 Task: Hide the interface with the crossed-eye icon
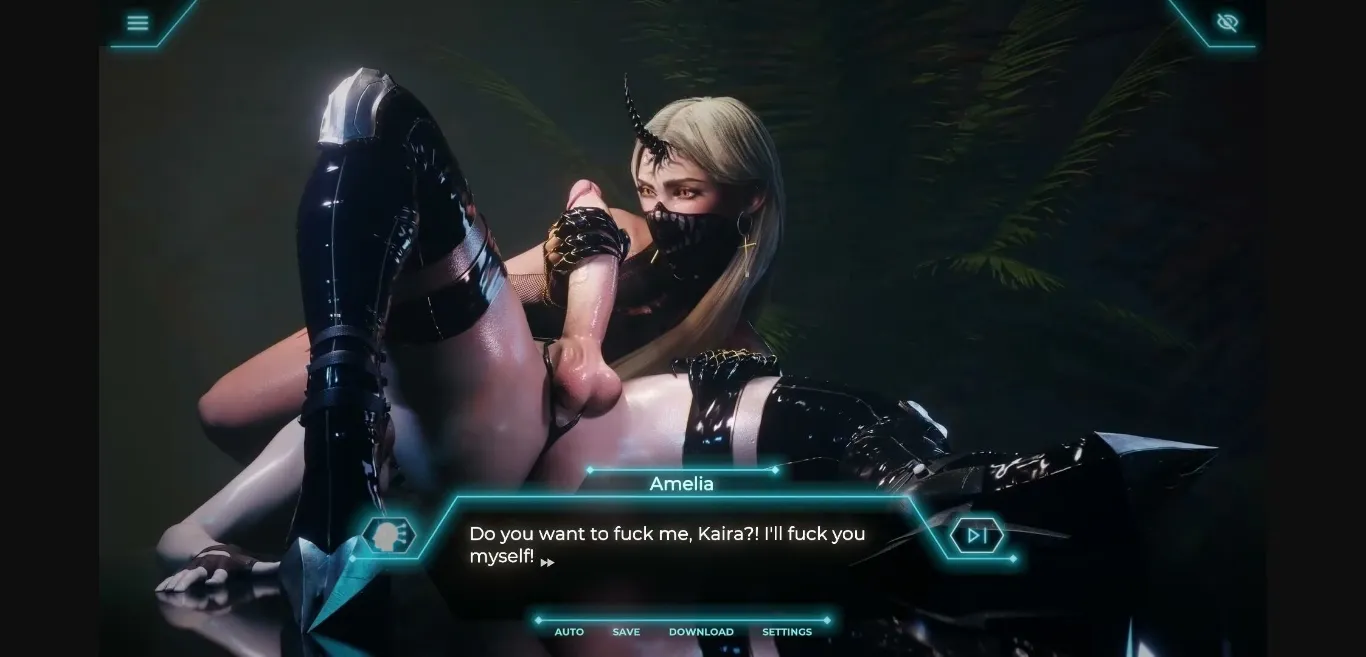click(1227, 23)
